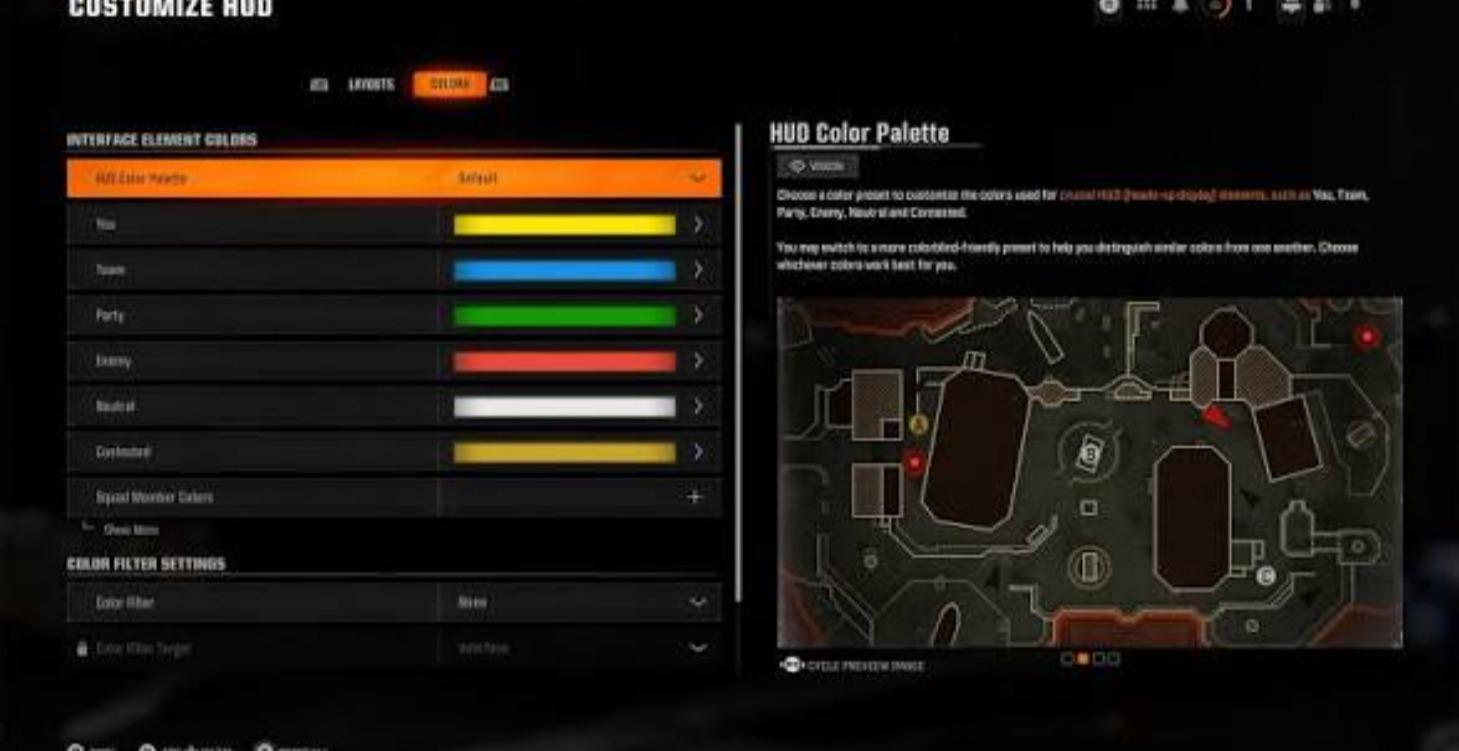The image size is (1459, 751).
Task: Switch to the LAYOUTS tab
Action: 371,85
